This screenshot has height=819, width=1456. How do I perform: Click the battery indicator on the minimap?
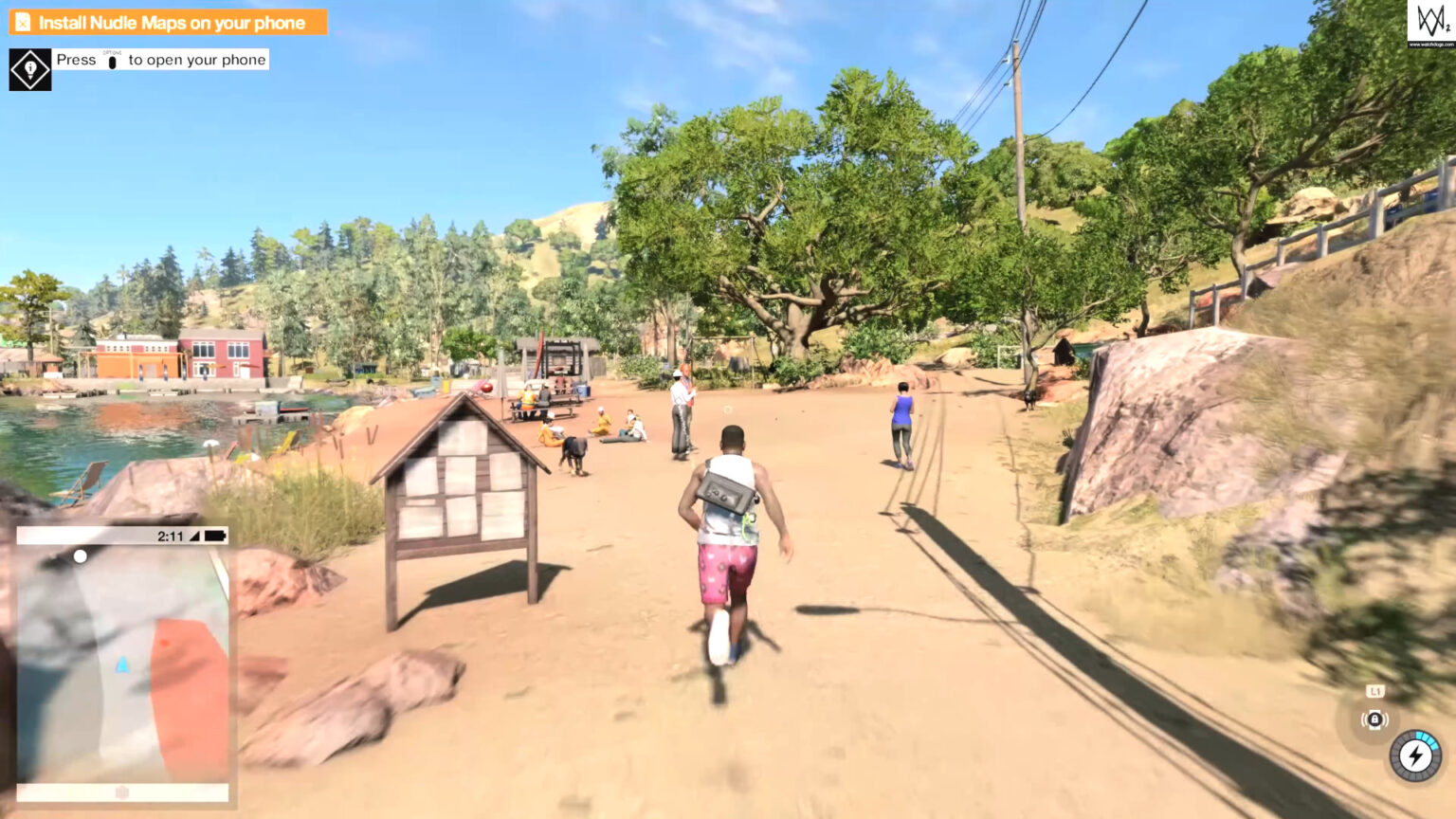tap(217, 536)
